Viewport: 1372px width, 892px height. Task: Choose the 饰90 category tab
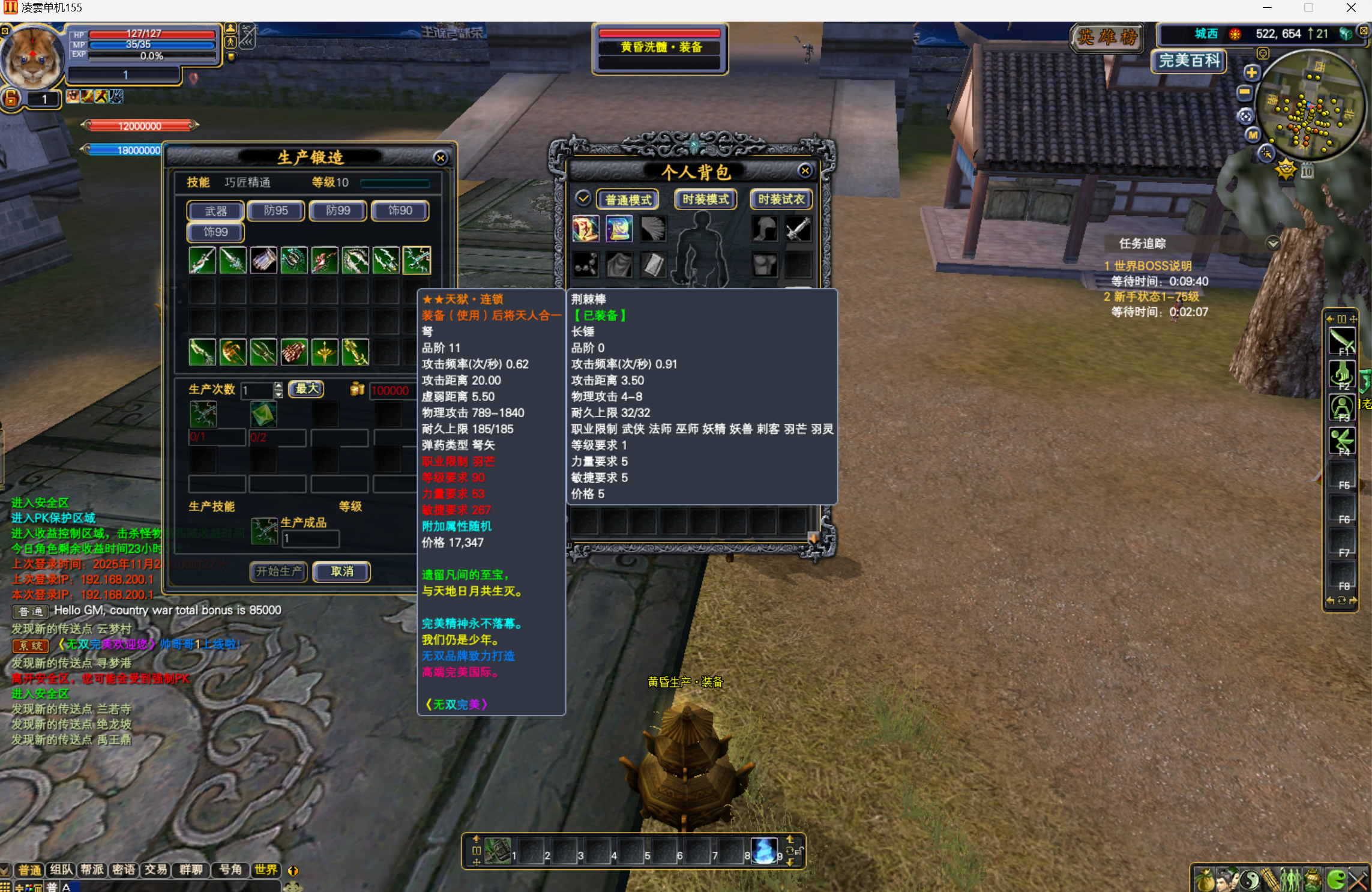pos(400,211)
